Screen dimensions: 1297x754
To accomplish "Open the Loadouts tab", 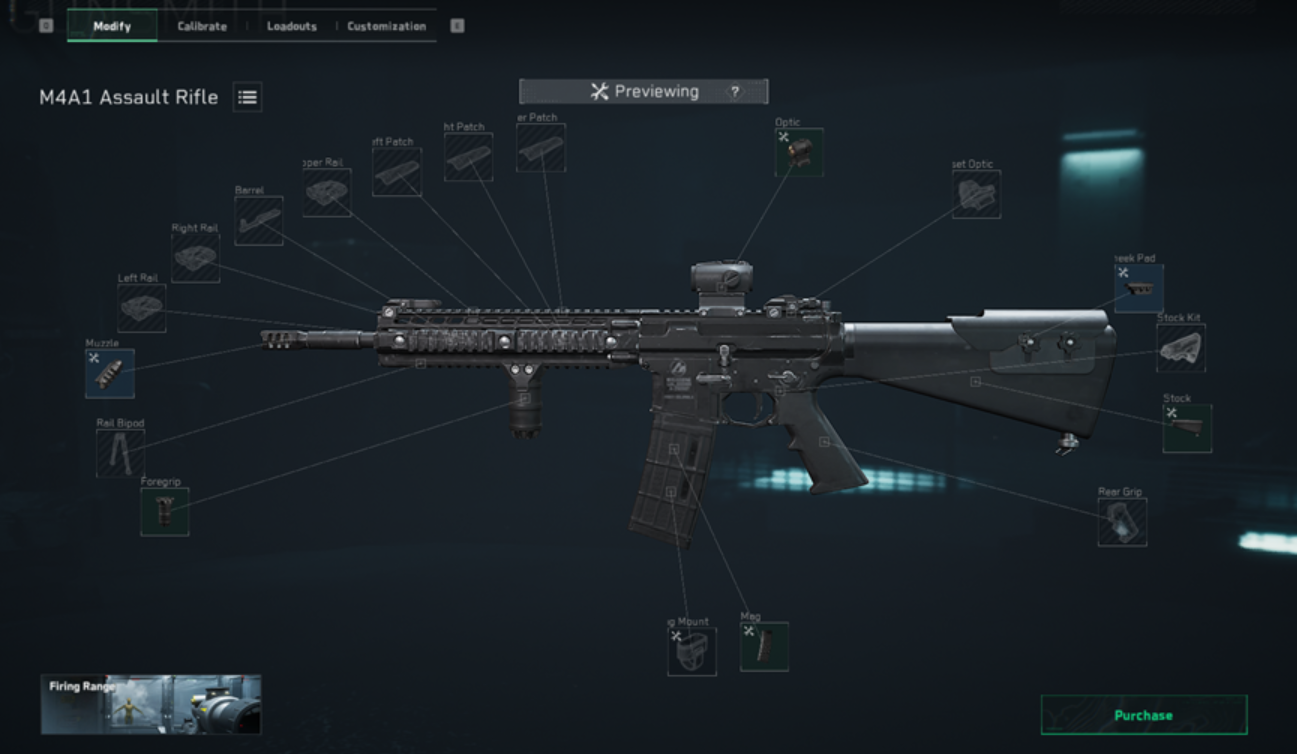I will coord(290,26).
